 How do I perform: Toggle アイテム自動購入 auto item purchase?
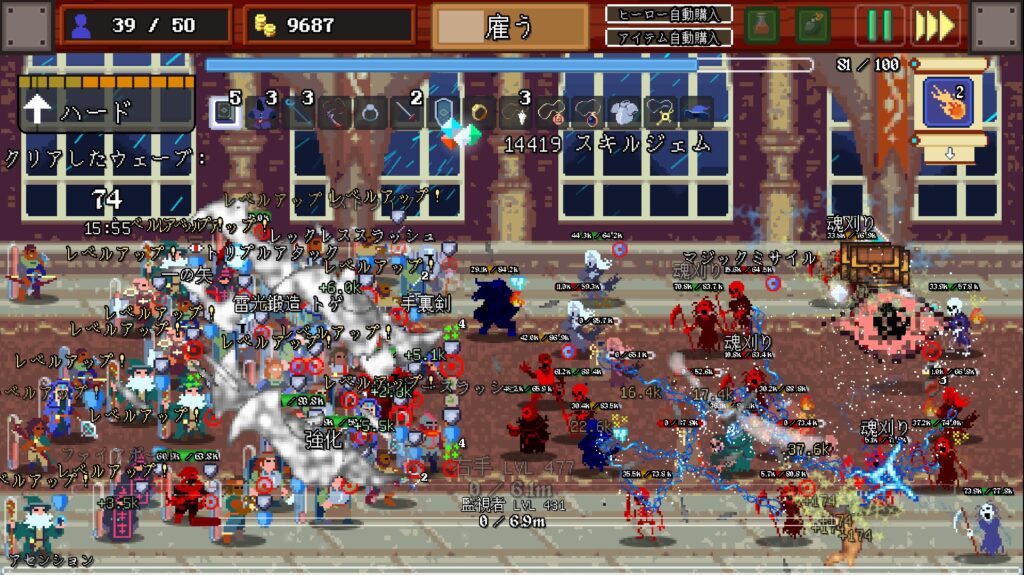669,37
